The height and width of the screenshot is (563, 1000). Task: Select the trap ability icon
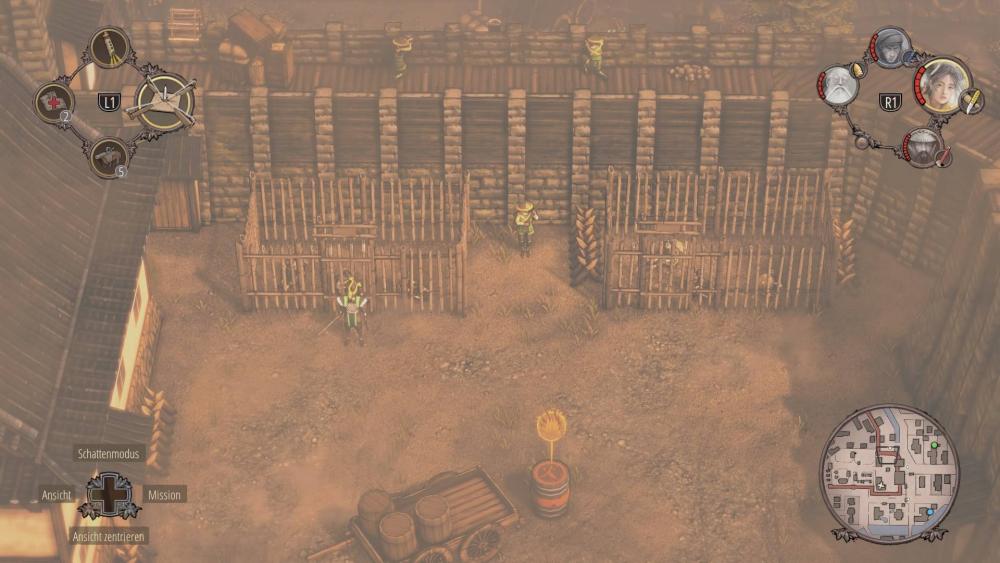(x=166, y=101)
